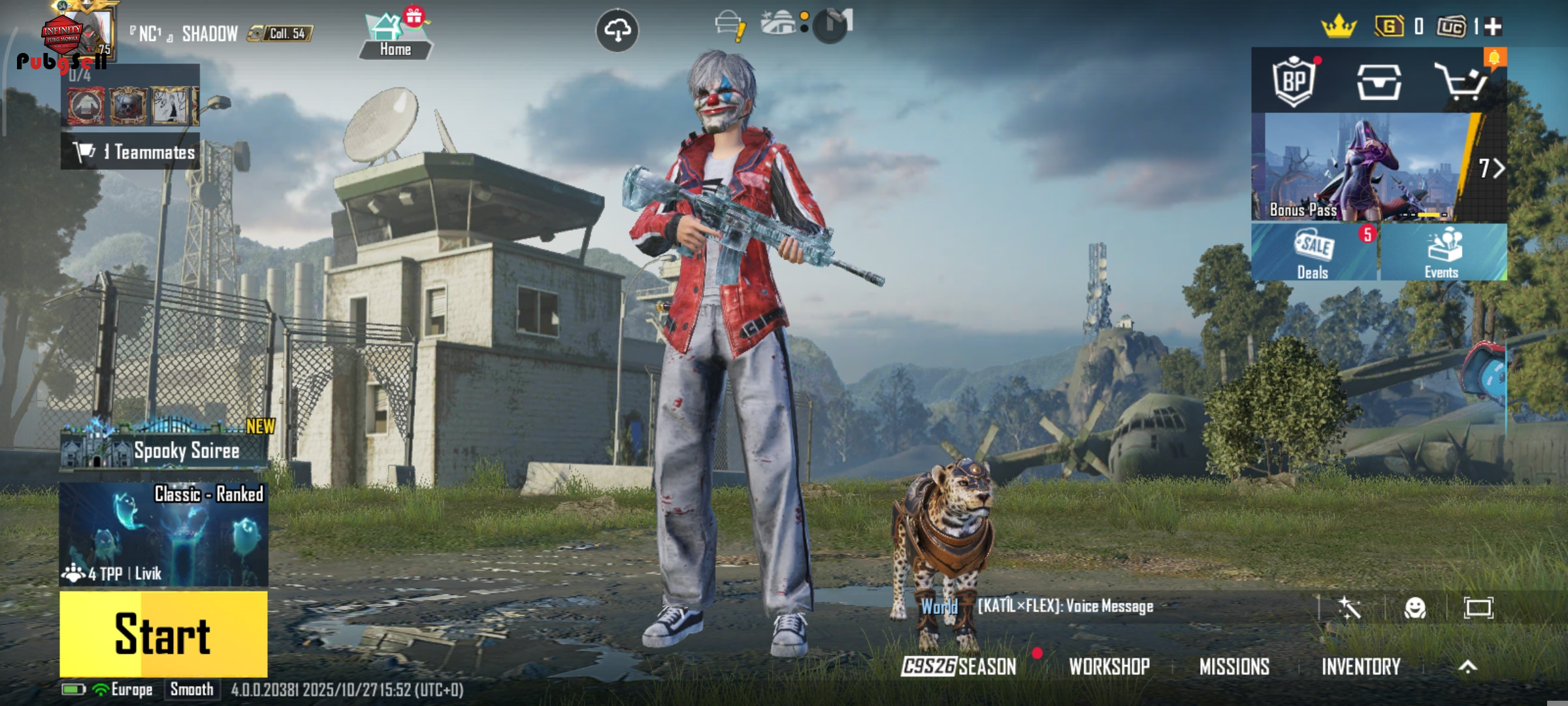Open the emote smiley face icon
The image size is (1568, 706).
pyautogui.click(x=1415, y=608)
